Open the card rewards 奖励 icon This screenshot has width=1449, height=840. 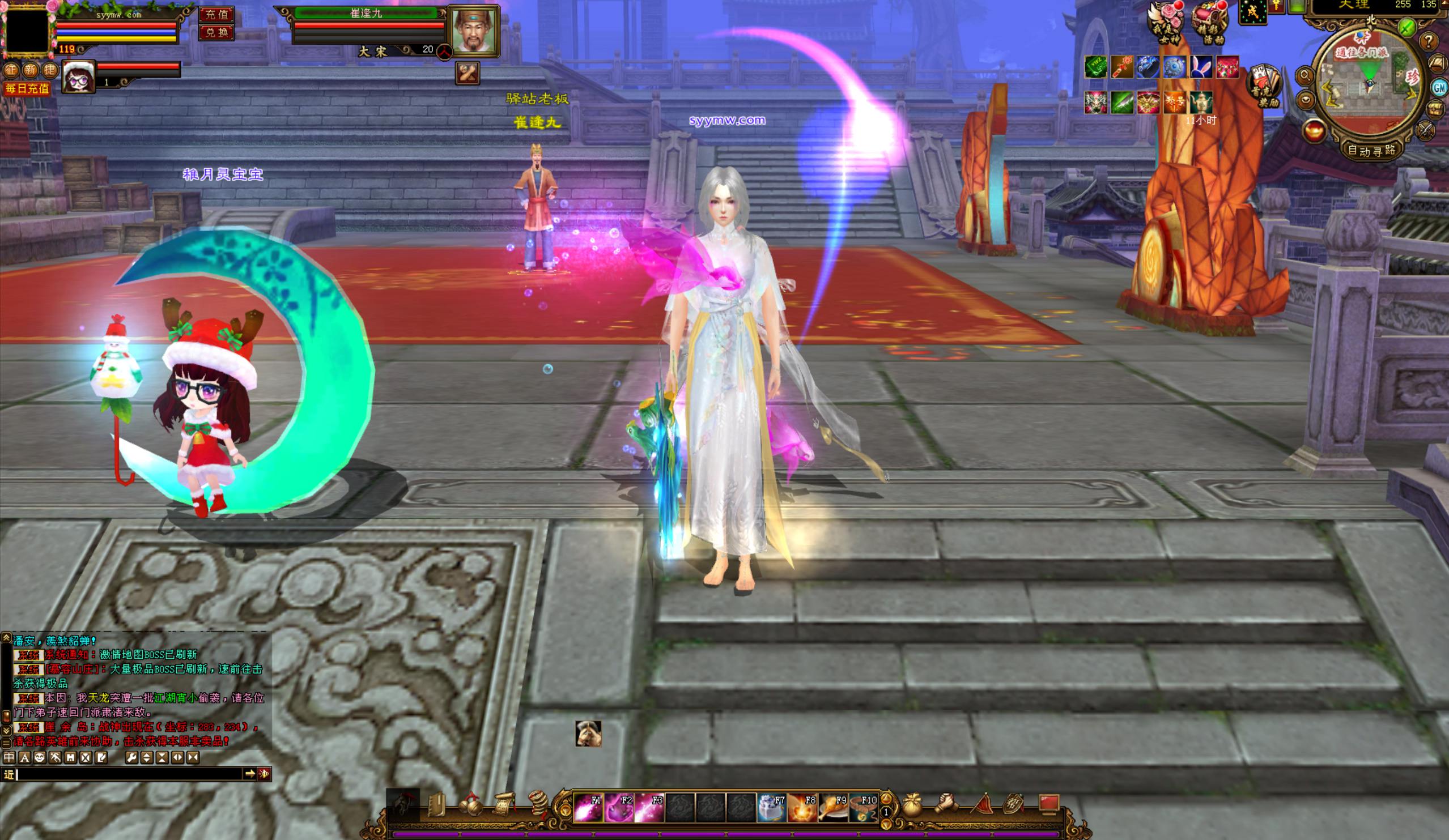pos(1264,86)
